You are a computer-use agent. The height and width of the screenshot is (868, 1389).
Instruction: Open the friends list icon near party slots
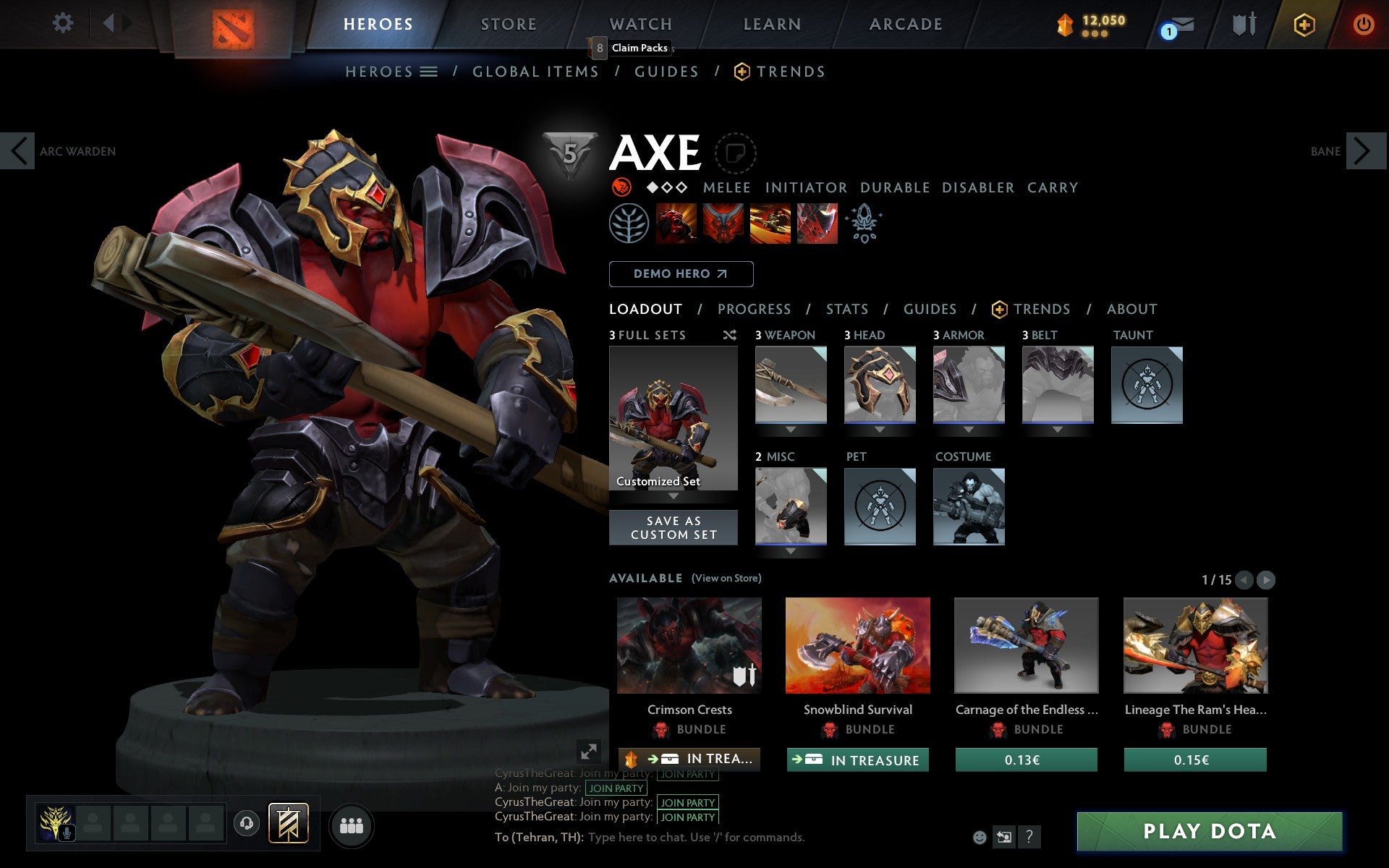click(x=351, y=824)
